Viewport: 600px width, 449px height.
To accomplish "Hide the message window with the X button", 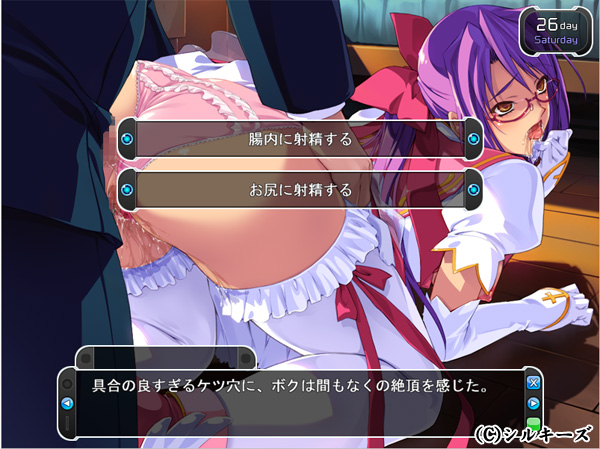I will [x=534, y=383].
